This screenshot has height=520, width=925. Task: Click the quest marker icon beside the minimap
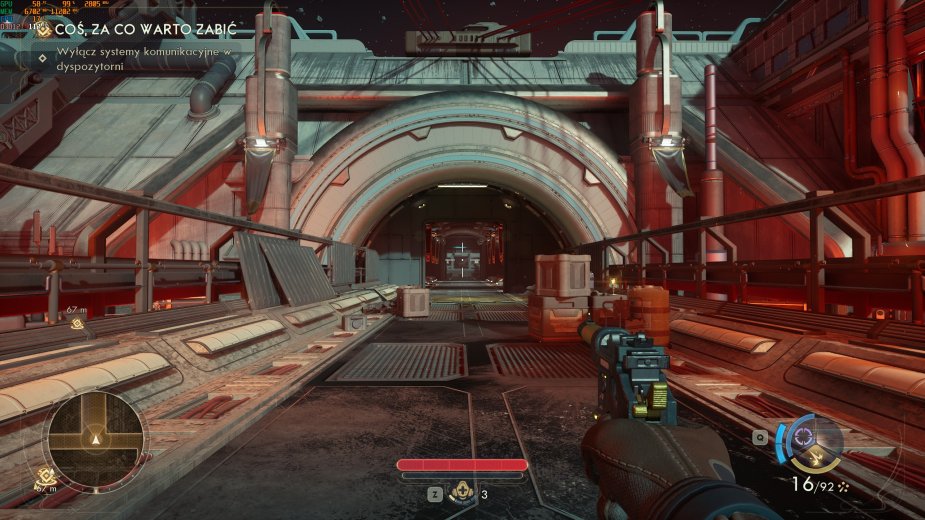[45, 477]
